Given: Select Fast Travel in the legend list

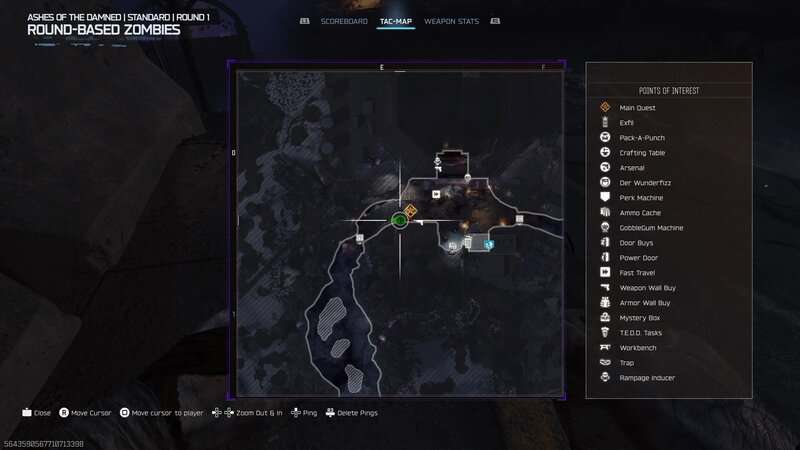Looking at the screenshot, I should (x=637, y=273).
